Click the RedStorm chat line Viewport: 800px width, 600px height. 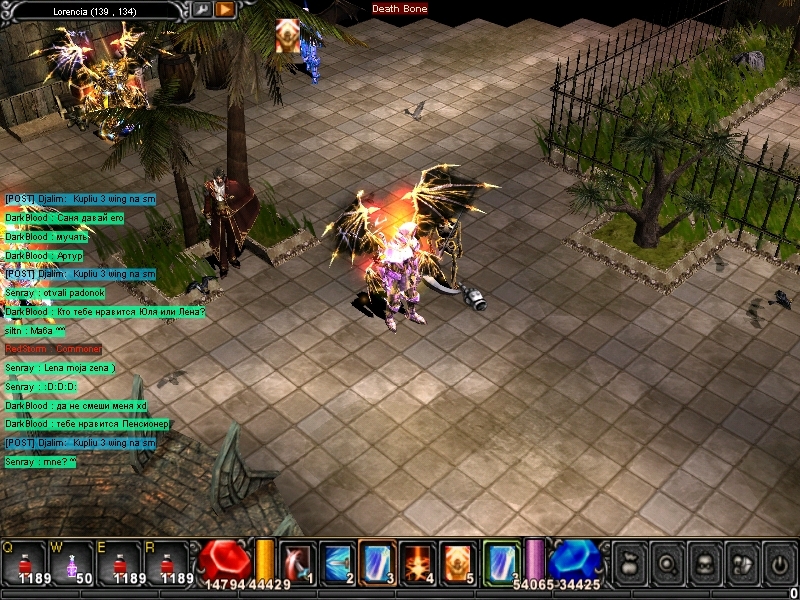pyautogui.click(x=54, y=349)
